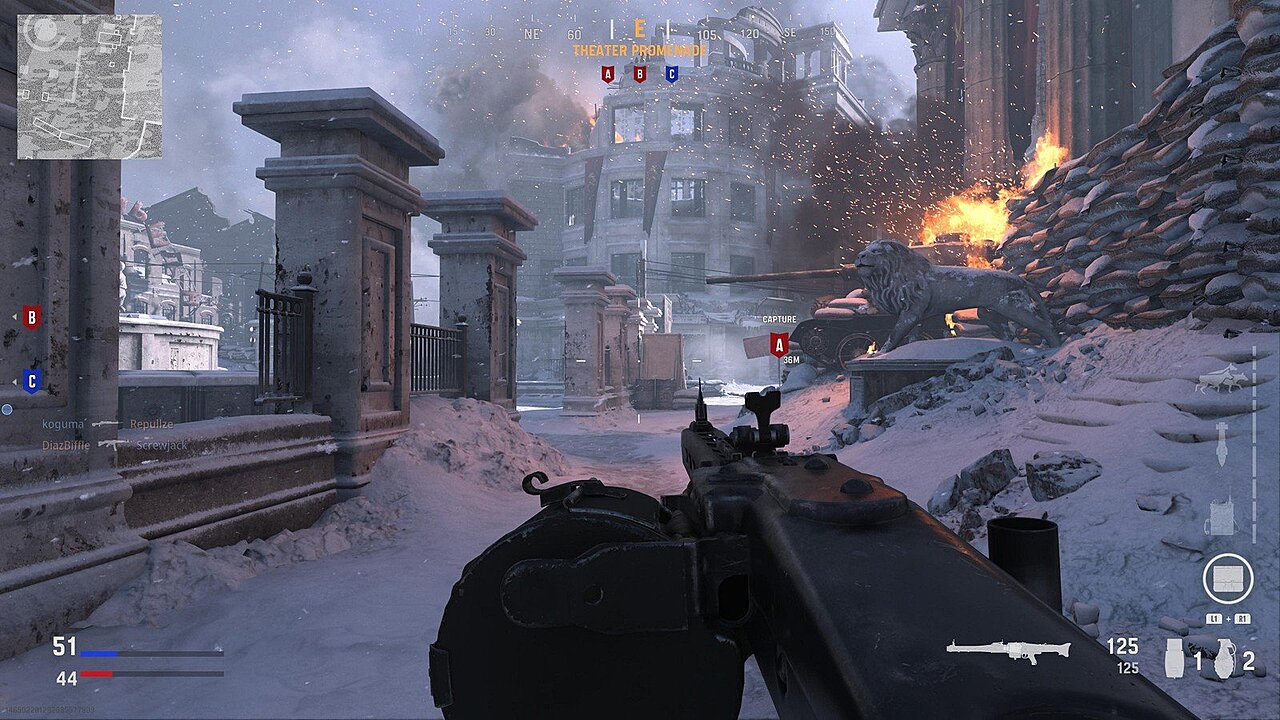Screen dimensions: 1280x720
Task: Select the A flag below Theater Promenade
Action: click(x=607, y=73)
